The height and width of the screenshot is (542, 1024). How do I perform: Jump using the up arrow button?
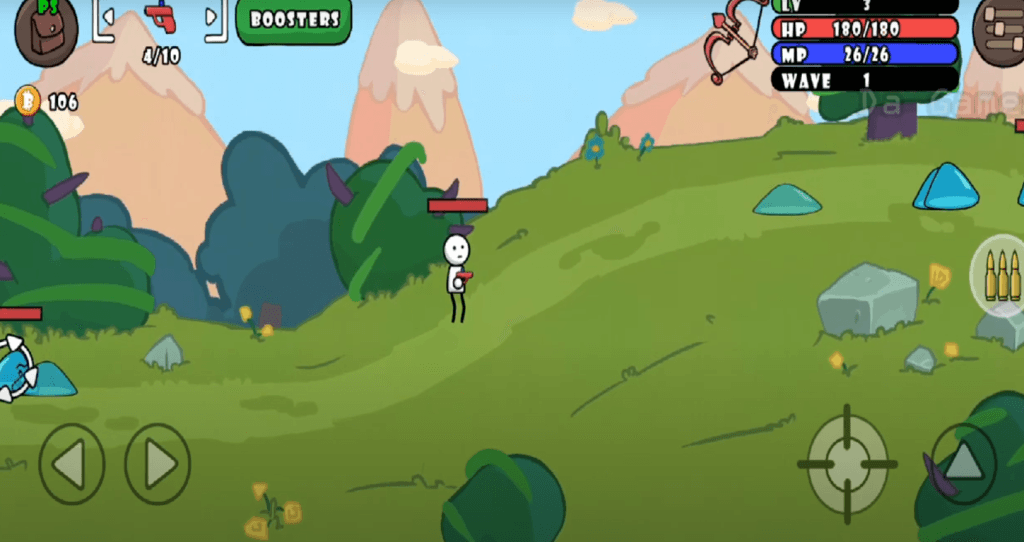point(963,463)
